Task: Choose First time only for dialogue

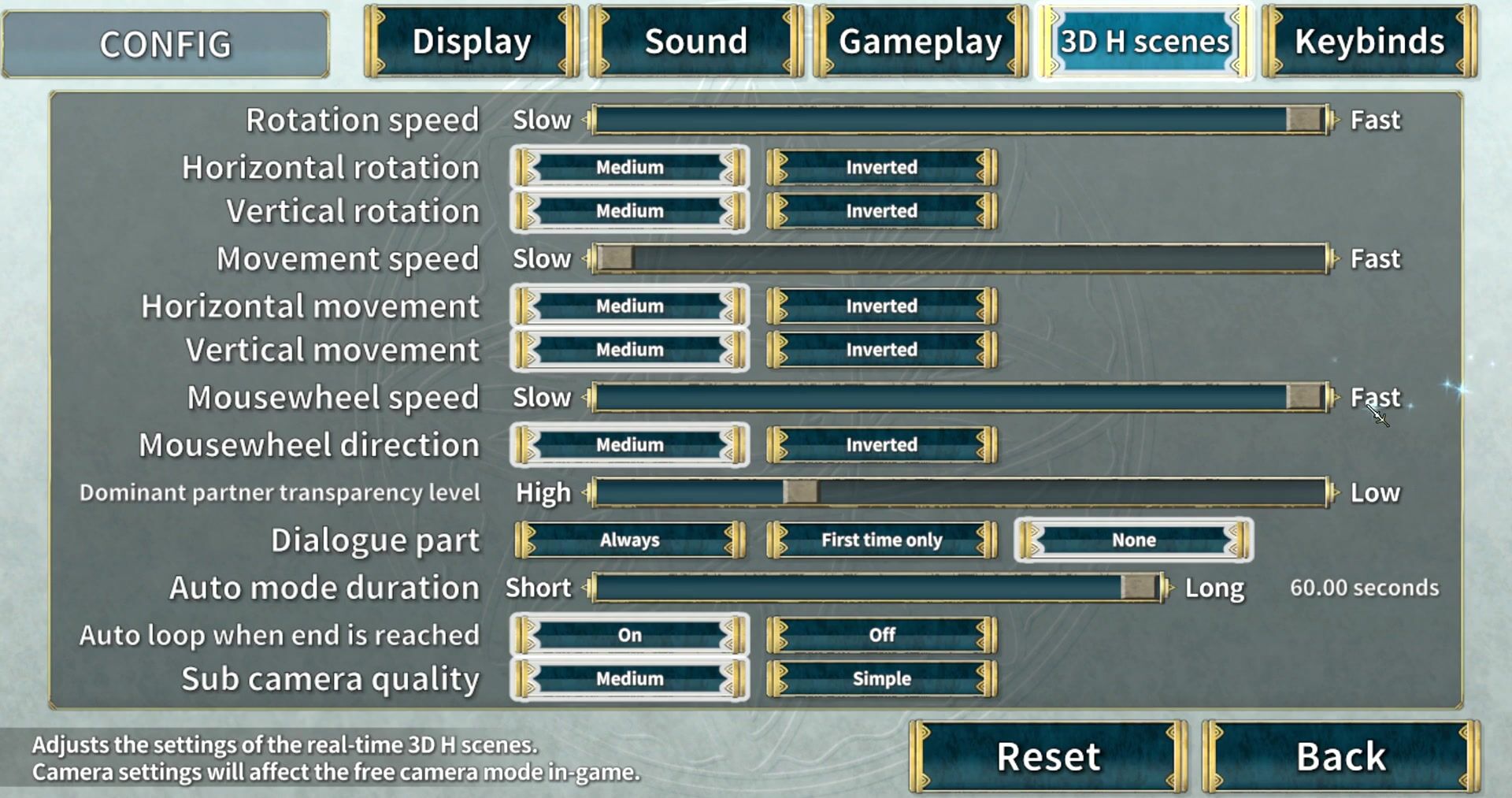Action: [x=881, y=540]
